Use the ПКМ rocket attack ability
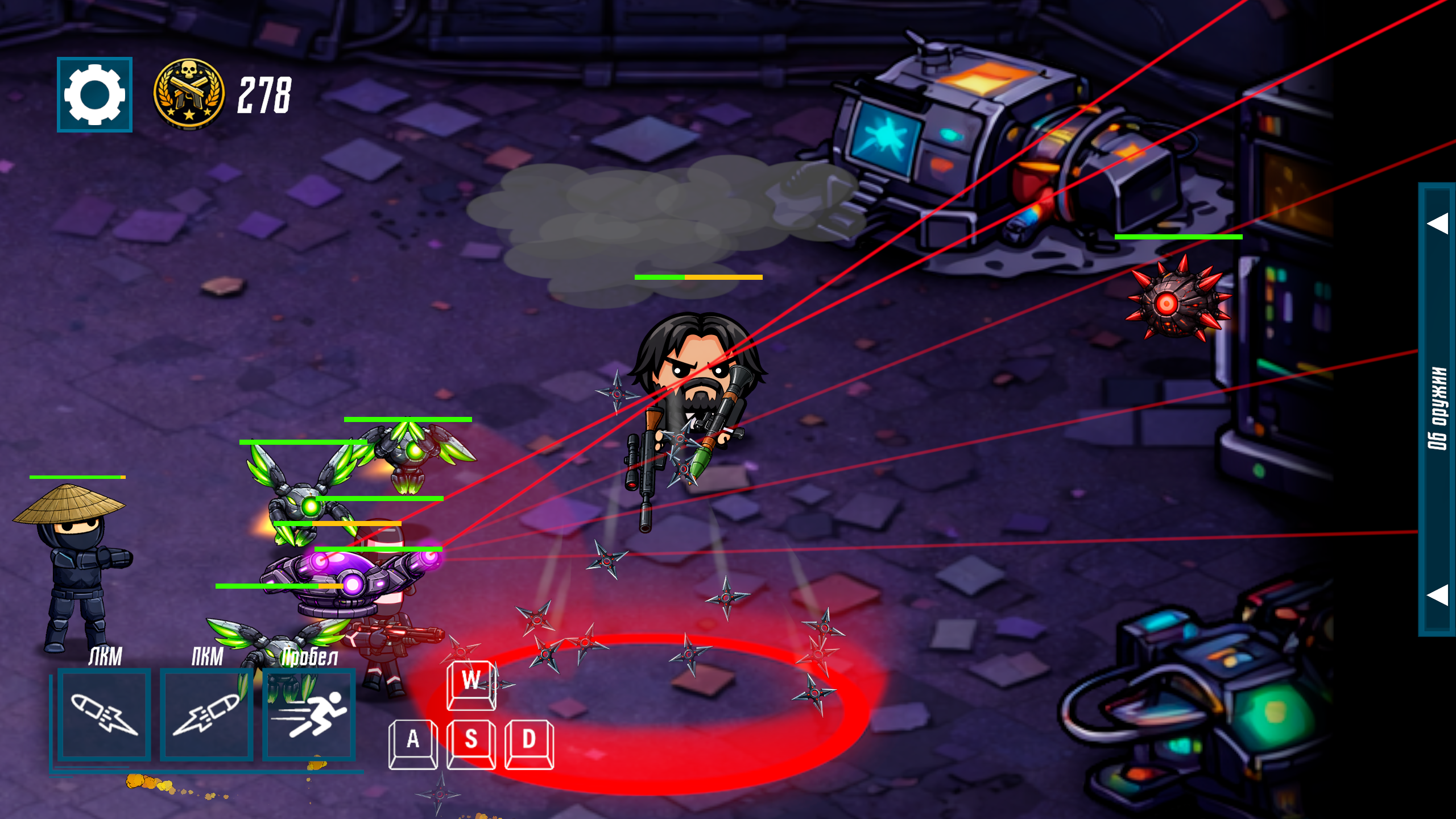This screenshot has width=1456, height=819. click(206, 715)
